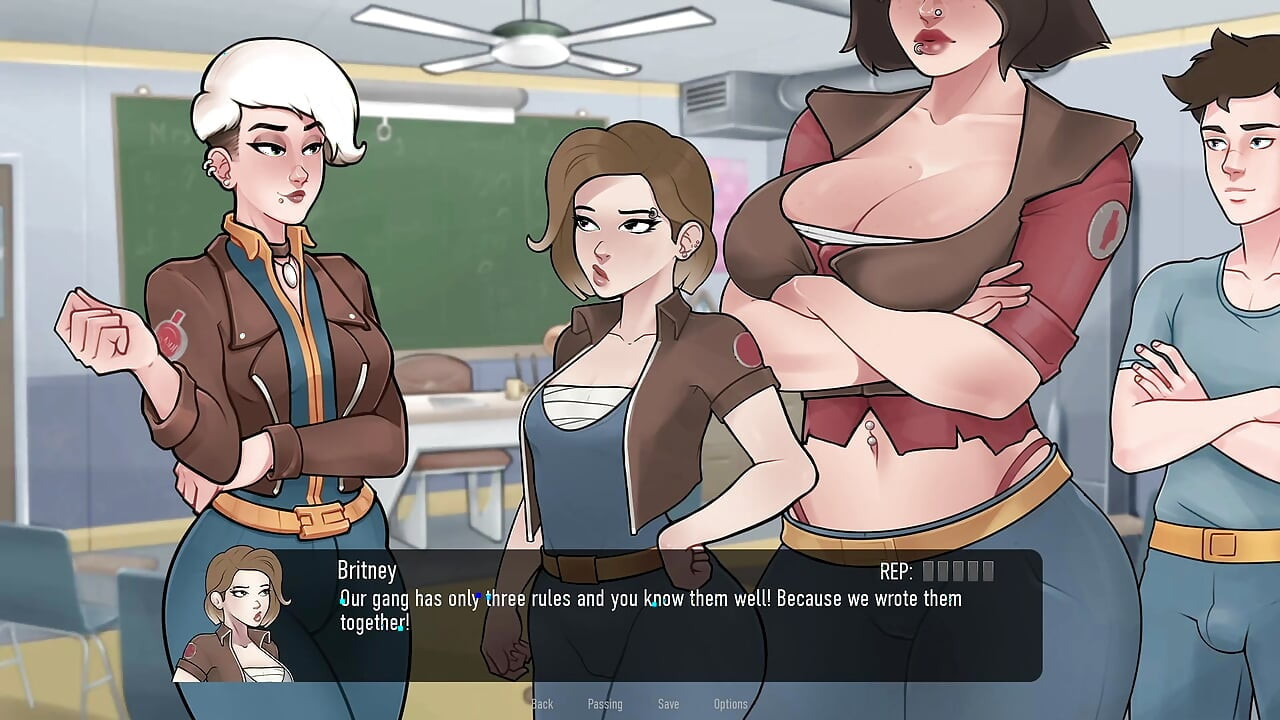Click the dialogue line about three rules
This screenshot has height=720, width=1280.
(x=650, y=598)
